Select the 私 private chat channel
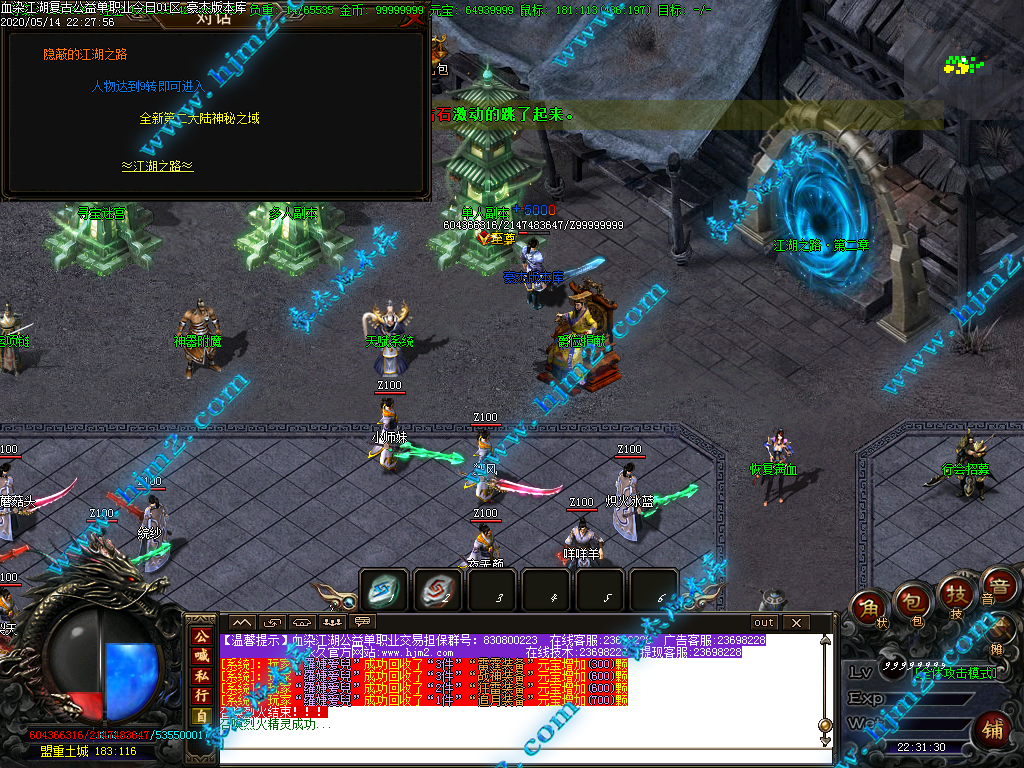Viewport: 1024px width, 768px height. 201,675
